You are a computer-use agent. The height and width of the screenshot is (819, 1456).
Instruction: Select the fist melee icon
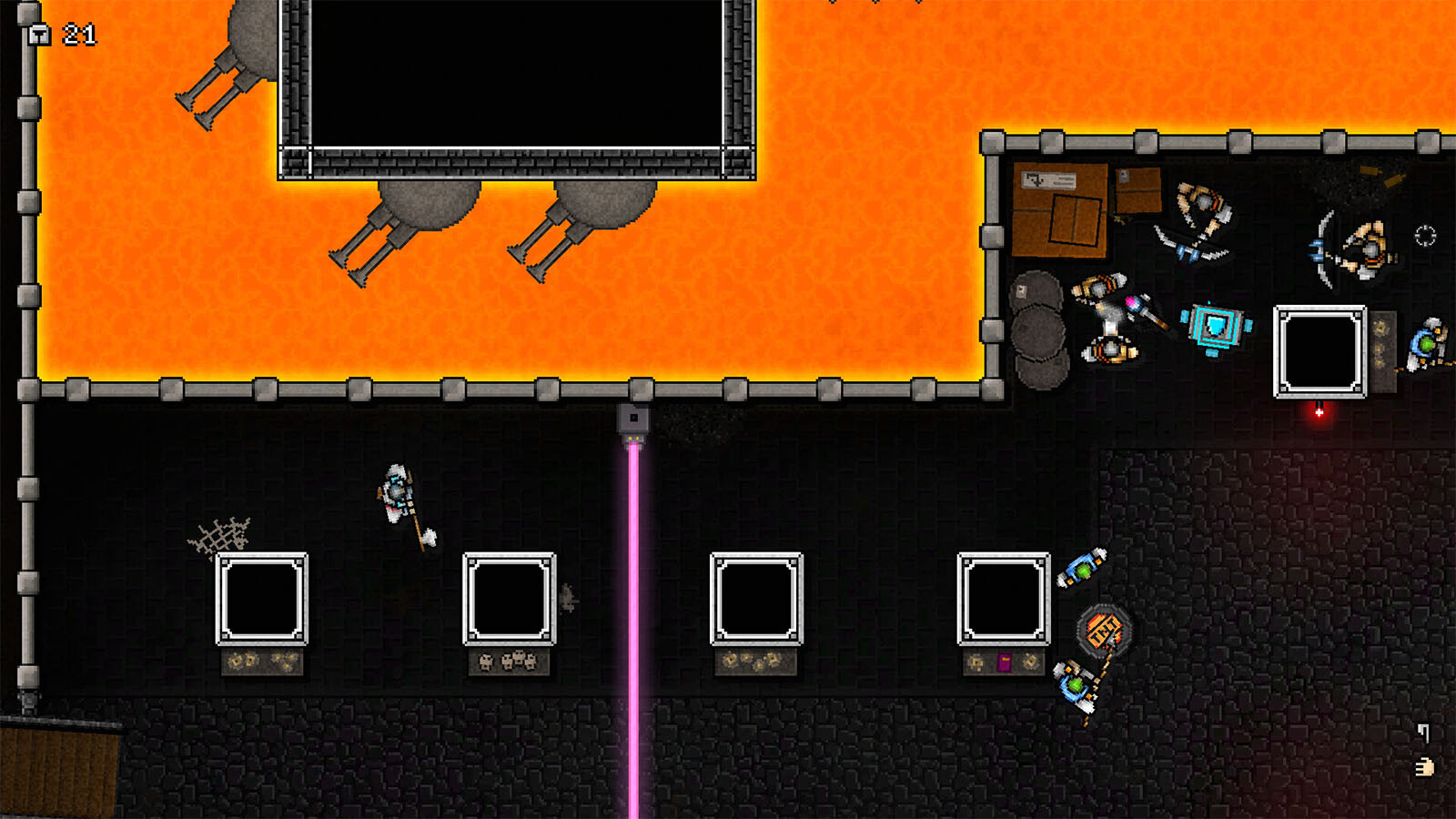pos(1424,768)
